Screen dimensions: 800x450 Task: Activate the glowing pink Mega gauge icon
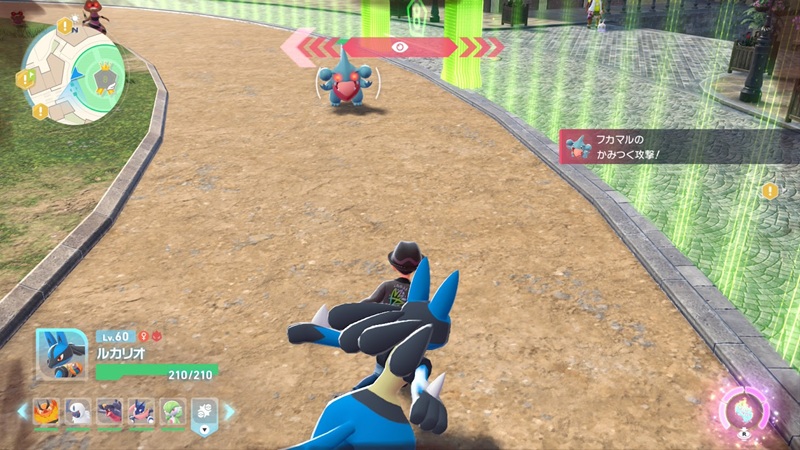[744, 408]
